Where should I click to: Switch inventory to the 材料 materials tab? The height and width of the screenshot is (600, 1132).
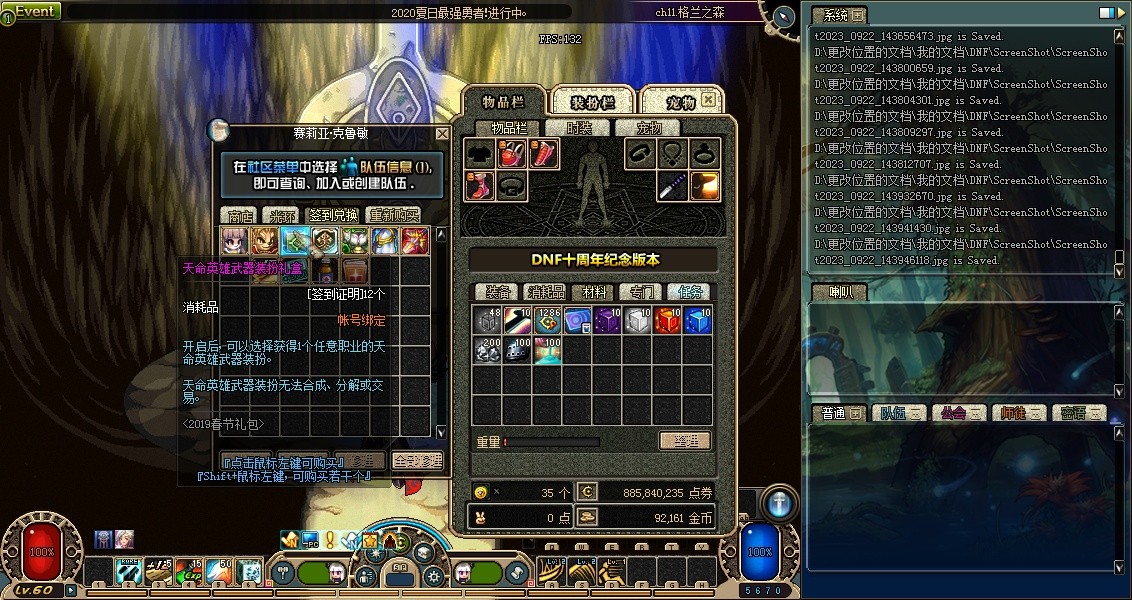[595, 292]
